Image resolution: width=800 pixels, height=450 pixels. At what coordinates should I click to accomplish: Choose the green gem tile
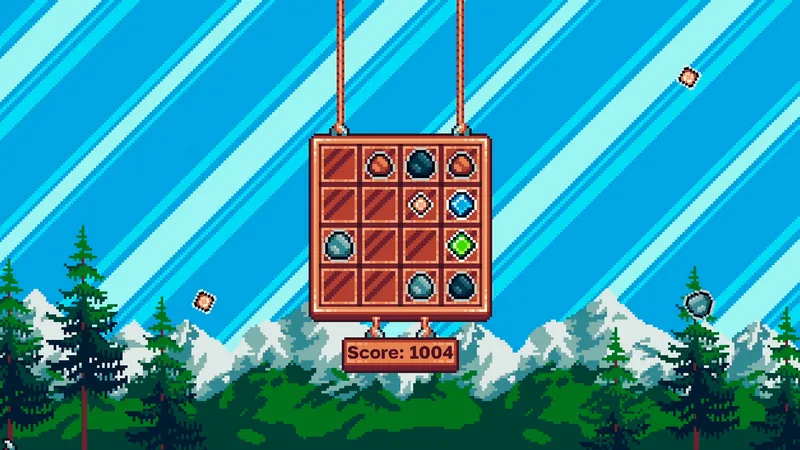point(460,244)
